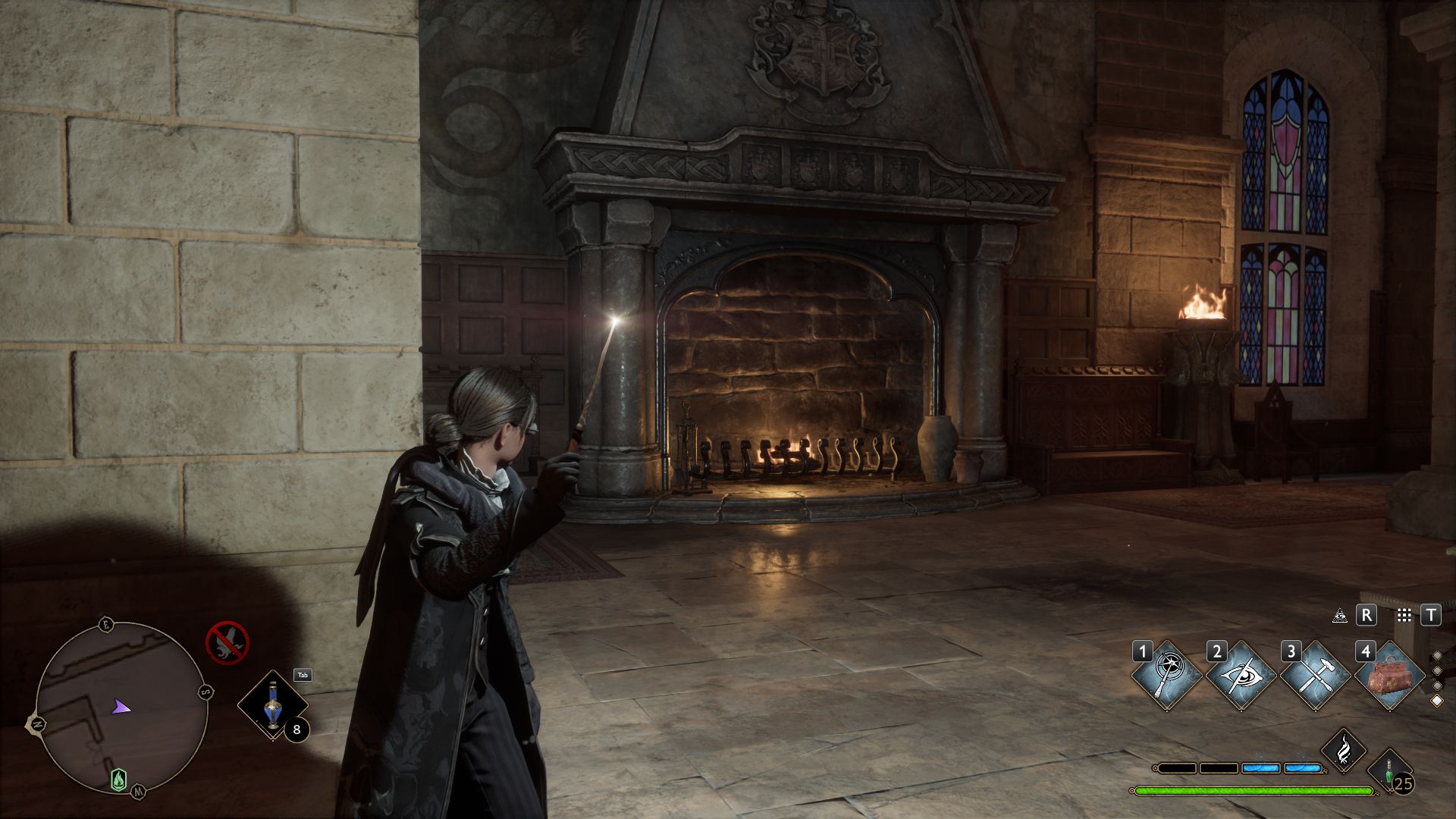1456x819 pixels.
Task: Cast the crossed-out eye spell in slot 2
Action: 1241,675
